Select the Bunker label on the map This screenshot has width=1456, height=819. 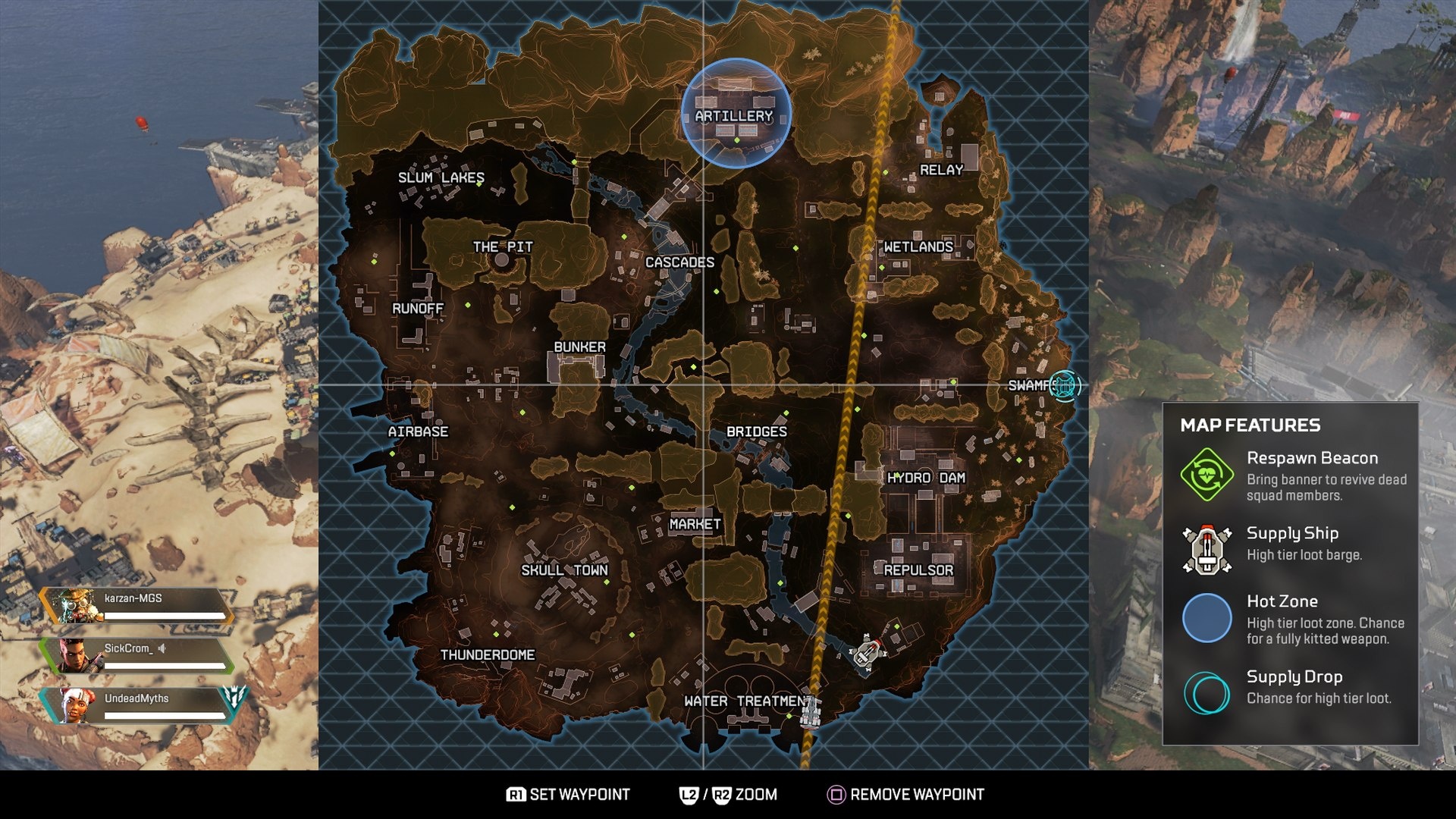(x=579, y=346)
